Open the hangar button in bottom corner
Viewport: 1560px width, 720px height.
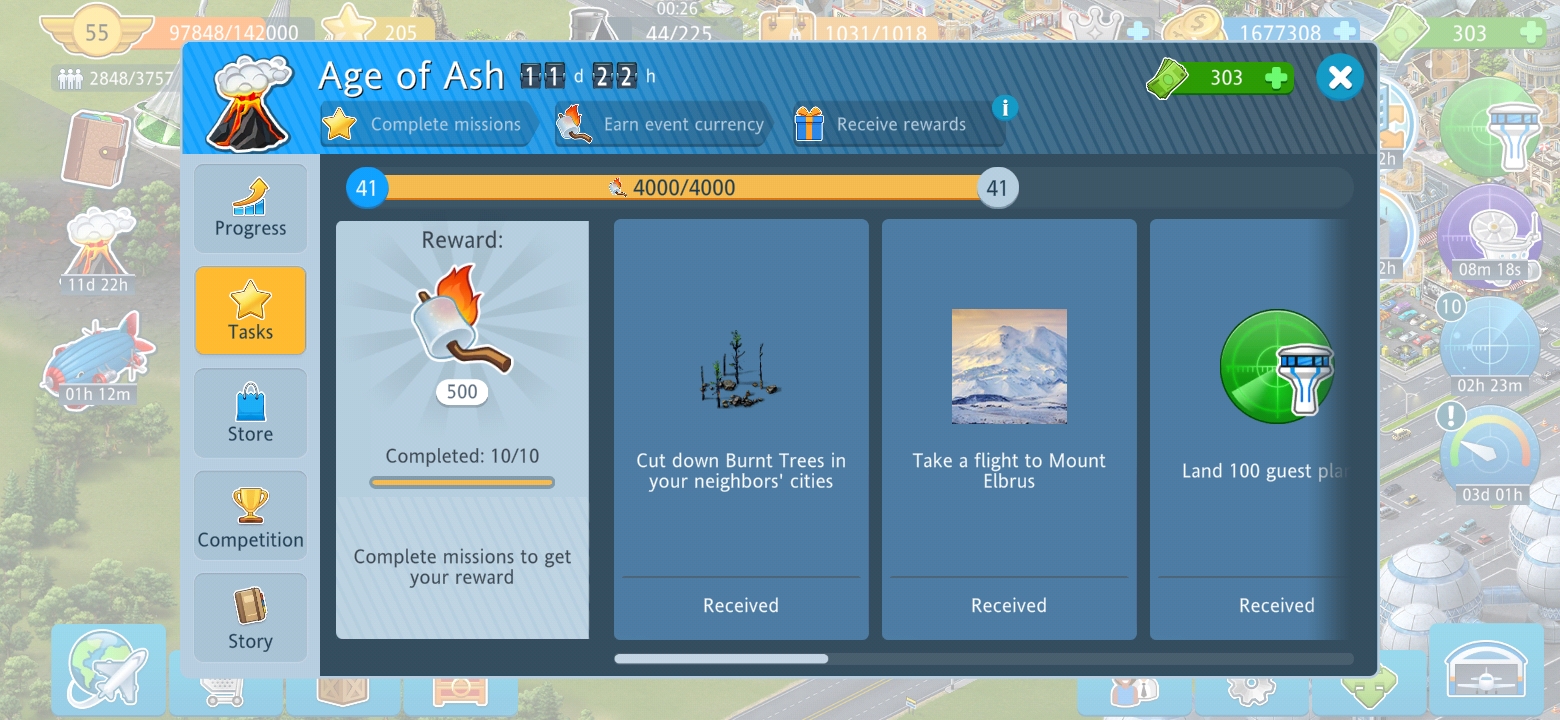click(x=1486, y=669)
